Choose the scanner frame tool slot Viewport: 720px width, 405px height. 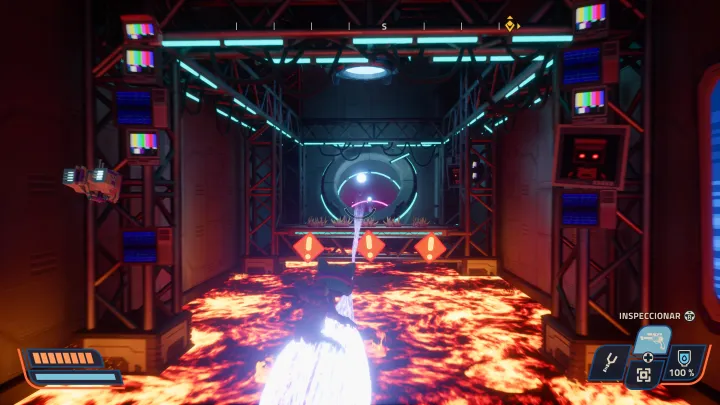point(645,376)
